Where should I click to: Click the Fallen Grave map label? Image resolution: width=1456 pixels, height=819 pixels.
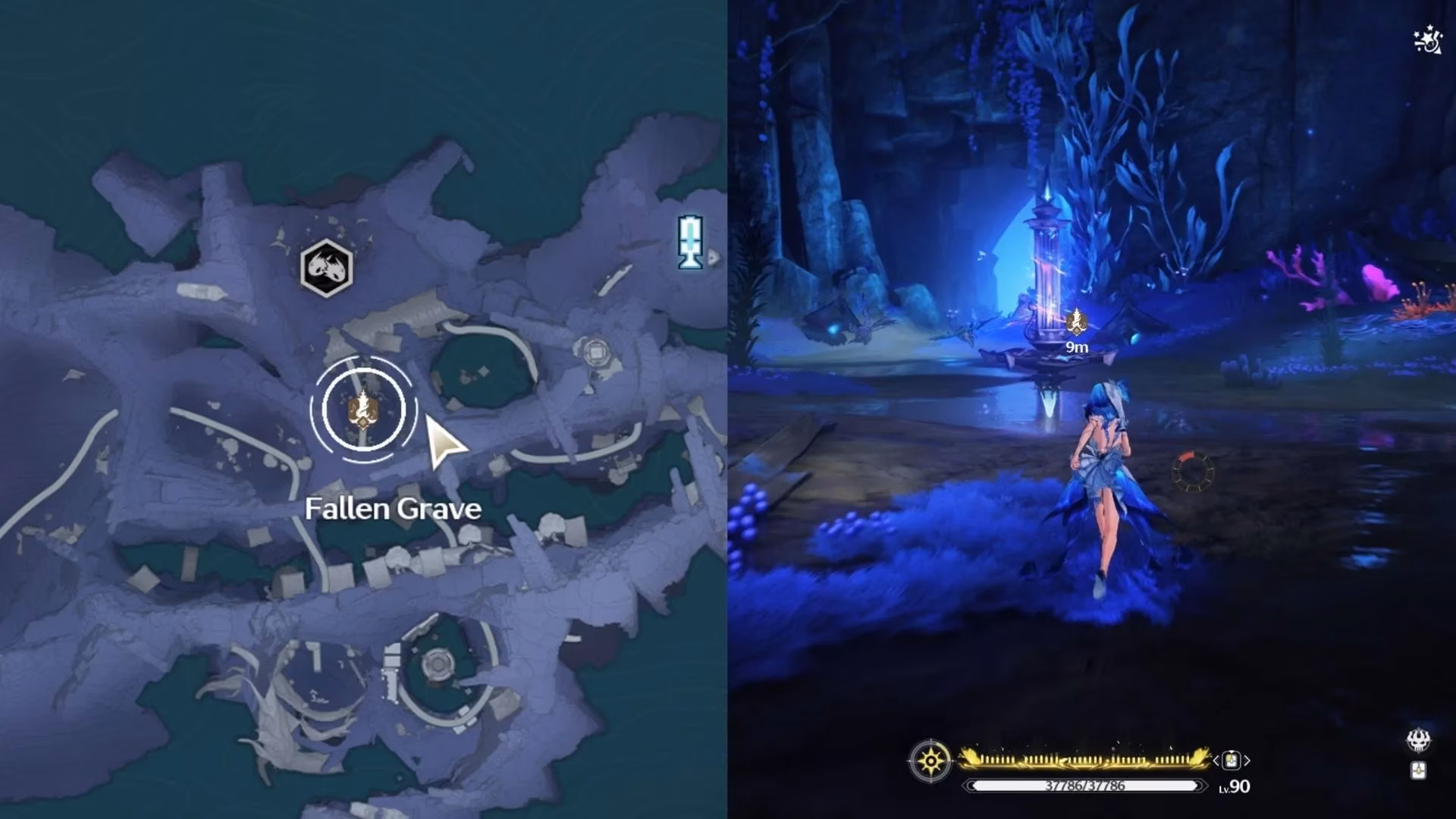(393, 509)
